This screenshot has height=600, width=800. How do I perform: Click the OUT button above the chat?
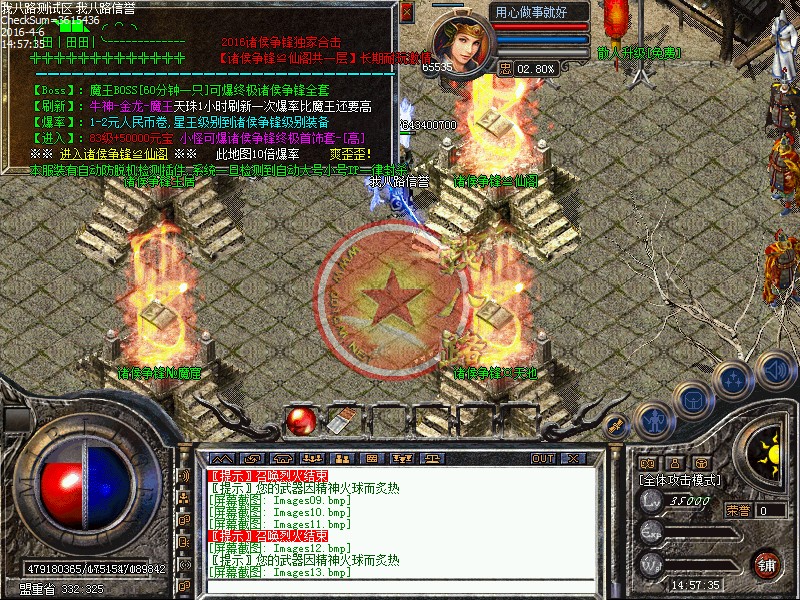pos(543,458)
